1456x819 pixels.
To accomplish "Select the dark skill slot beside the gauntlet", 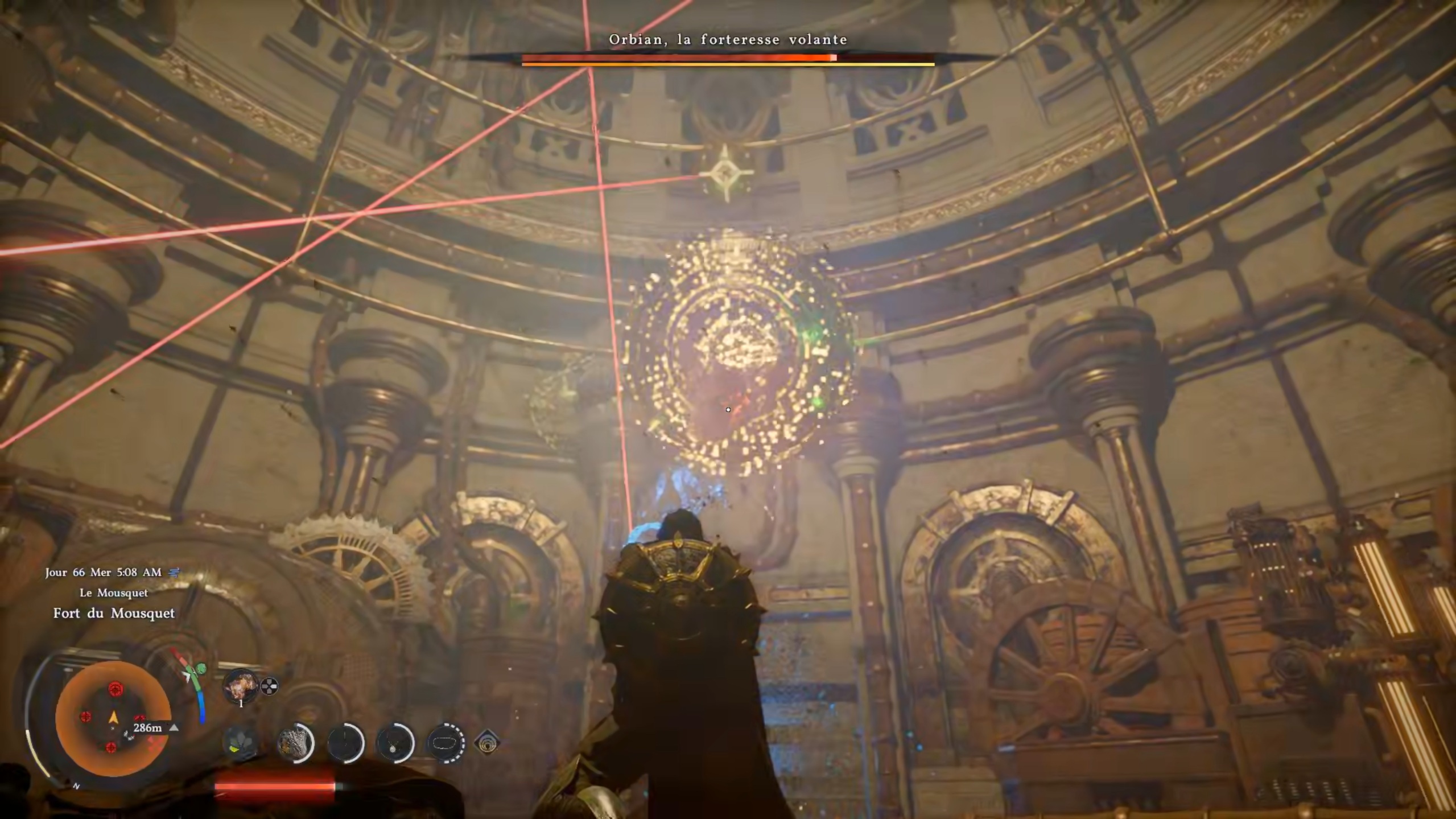I will coord(345,743).
